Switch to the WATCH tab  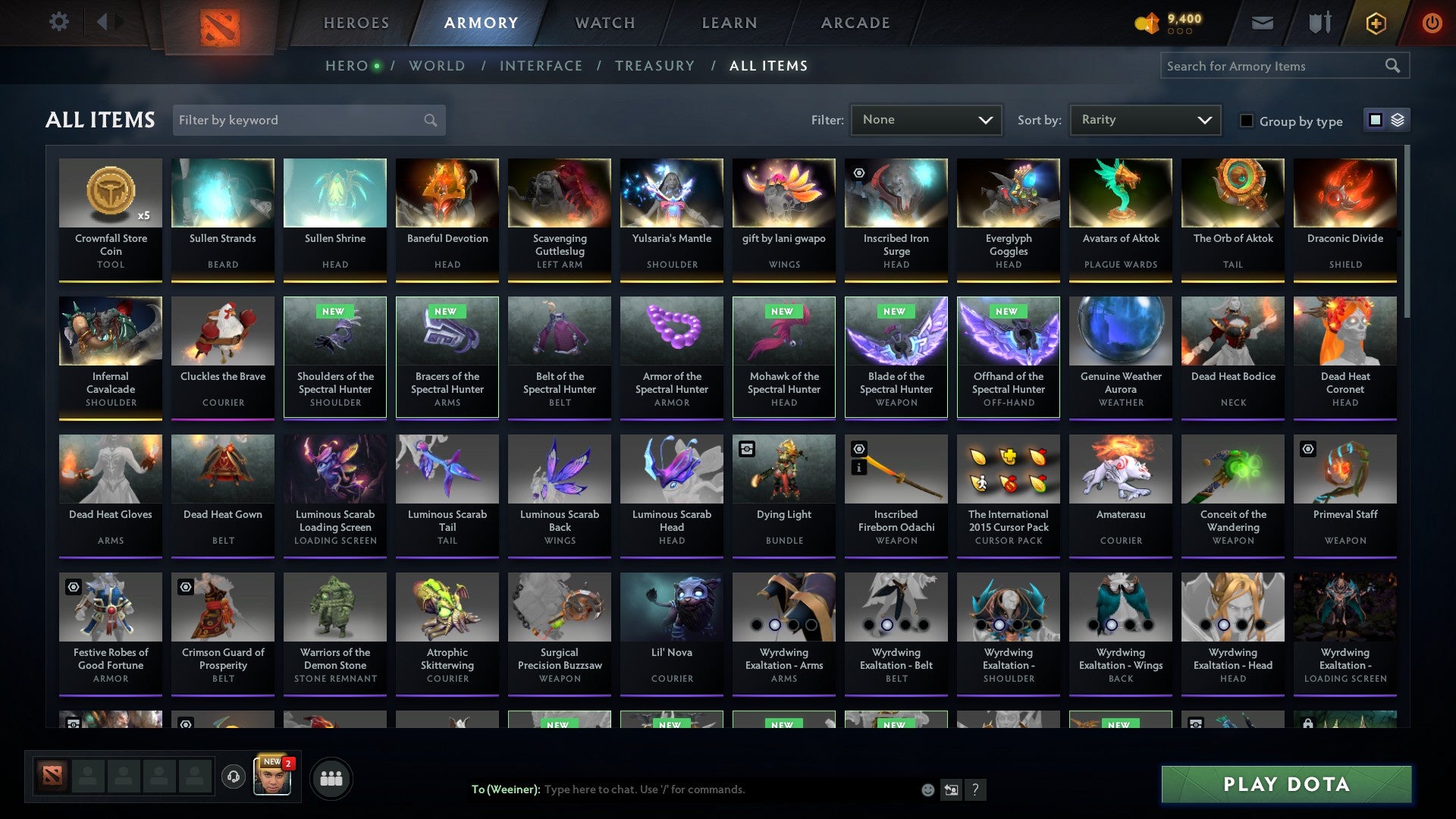click(604, 23)
